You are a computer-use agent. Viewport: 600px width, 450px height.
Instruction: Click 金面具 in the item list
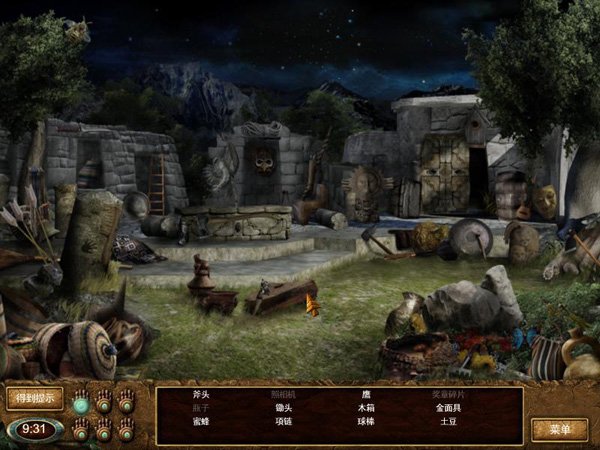point(448,409)
